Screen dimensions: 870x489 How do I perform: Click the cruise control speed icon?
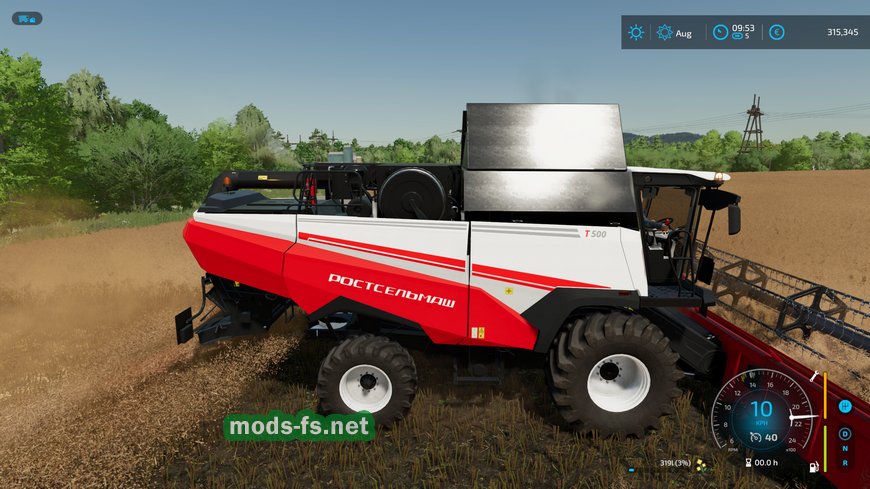click(757, 437)
